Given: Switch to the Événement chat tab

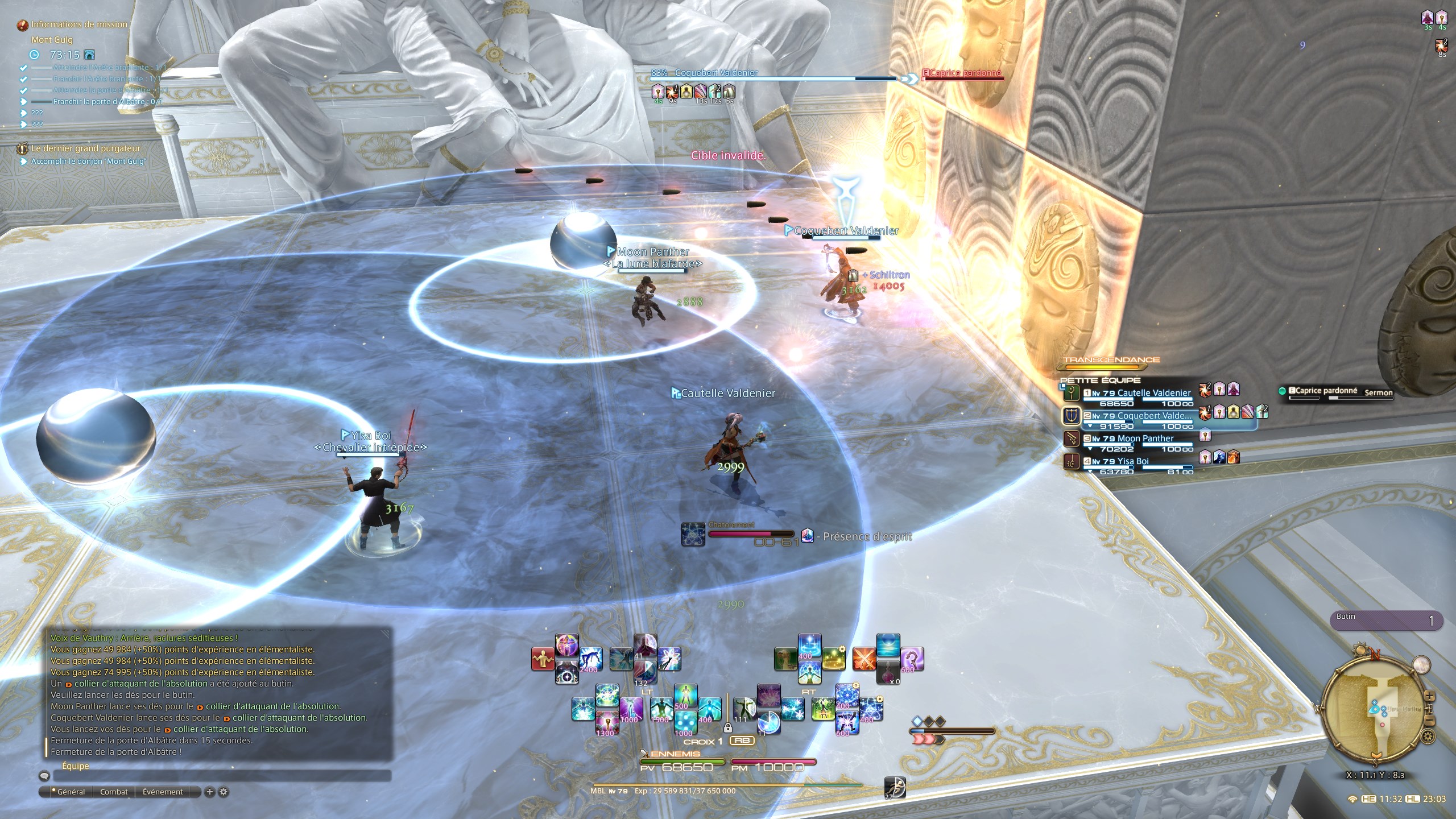Looking at the screenshot, I should 163,792.
